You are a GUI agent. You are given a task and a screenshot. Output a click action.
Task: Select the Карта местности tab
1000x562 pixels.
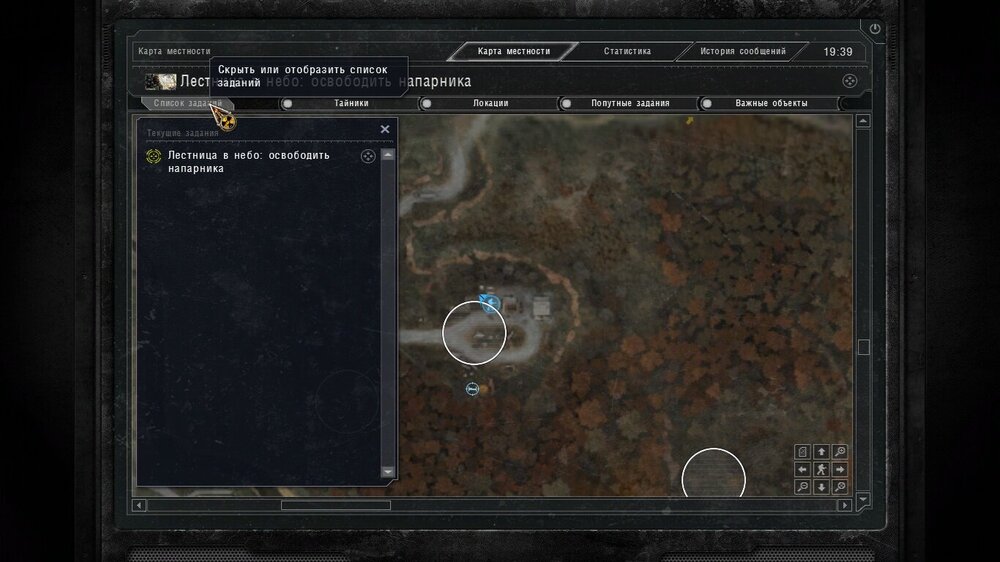(x=514, y=51)
